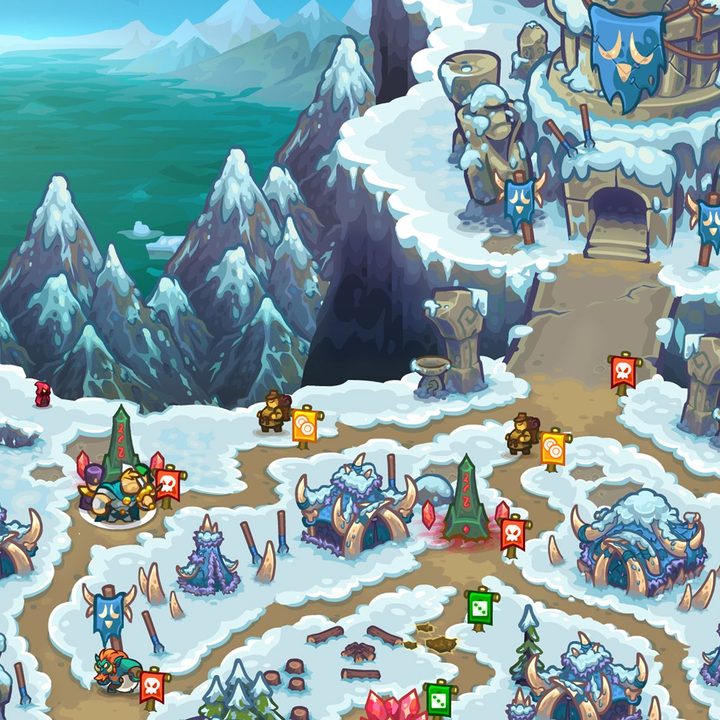Select the green dice flag beside the red crystals
720x720 pixels.
click(x=437, y=696)
